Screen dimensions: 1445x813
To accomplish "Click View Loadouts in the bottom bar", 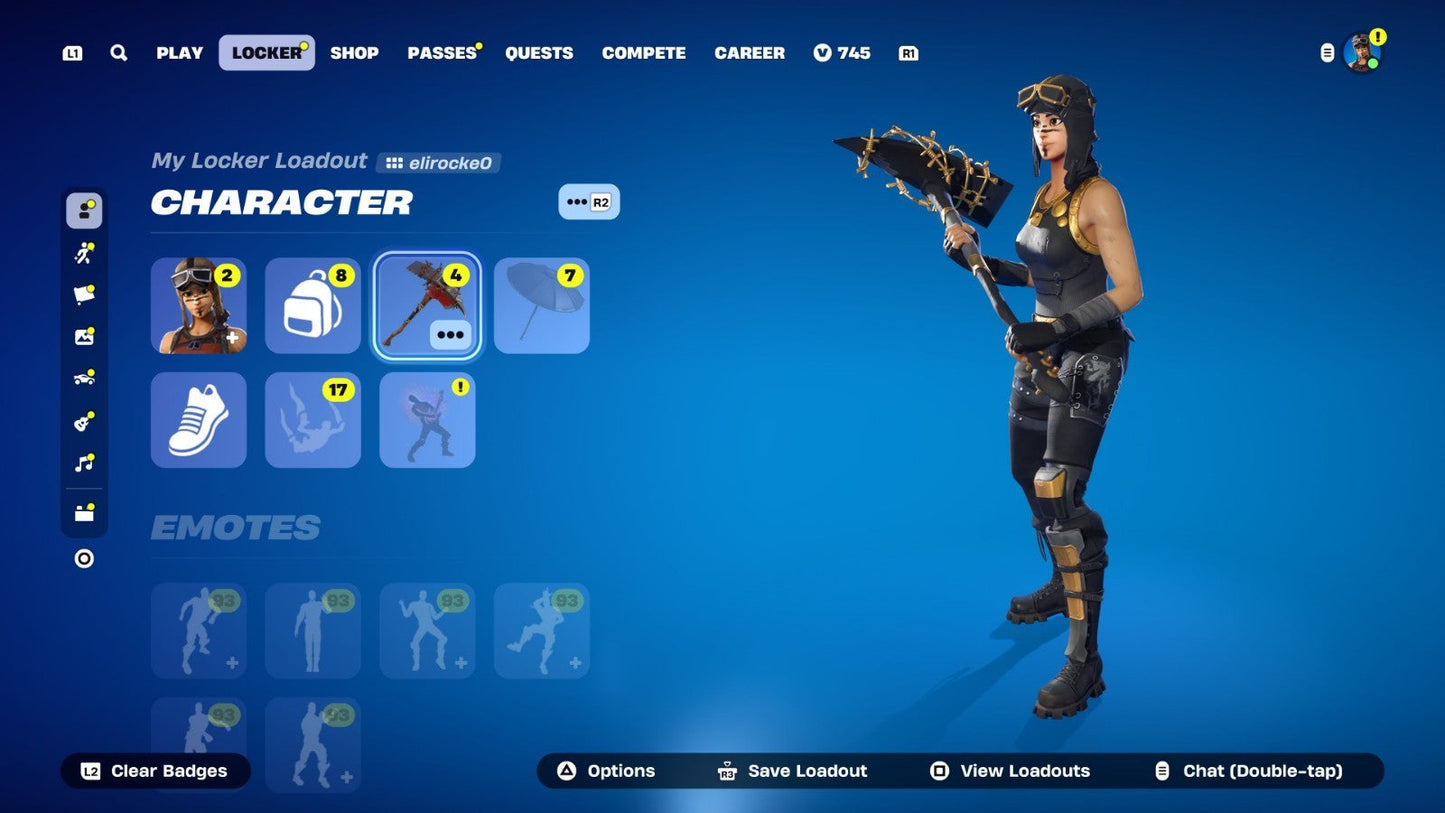I will (1009, 771).
